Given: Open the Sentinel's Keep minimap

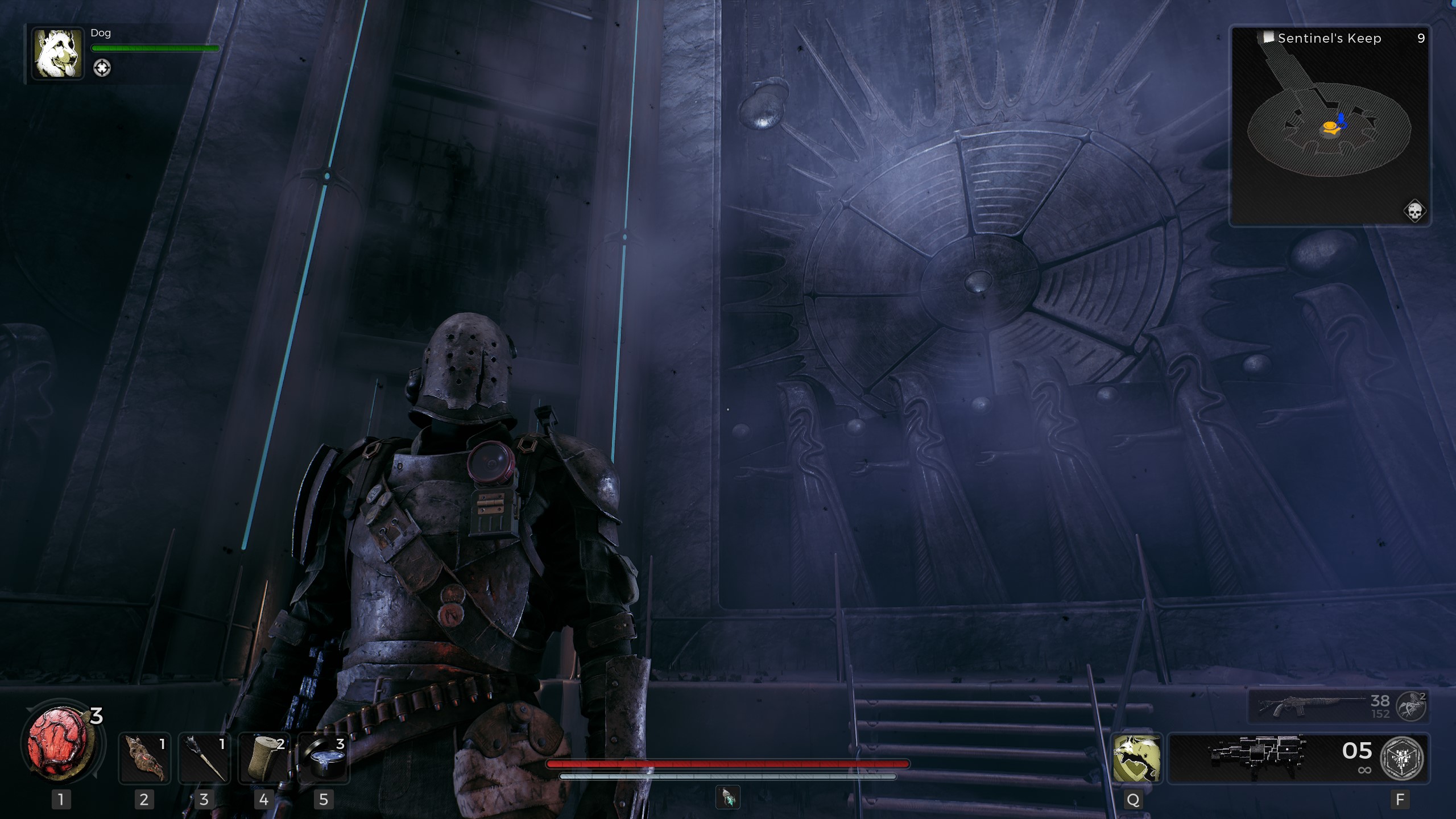Looking at the screenshot, I should pos(1329,126).
